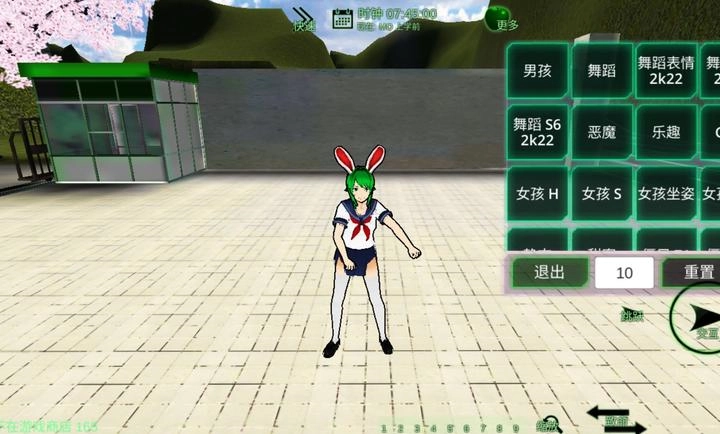Toggle the 快速 fast-forward arrows
Image resolution: width=720 pixels, height=434 pixels.
click(304, 18)
